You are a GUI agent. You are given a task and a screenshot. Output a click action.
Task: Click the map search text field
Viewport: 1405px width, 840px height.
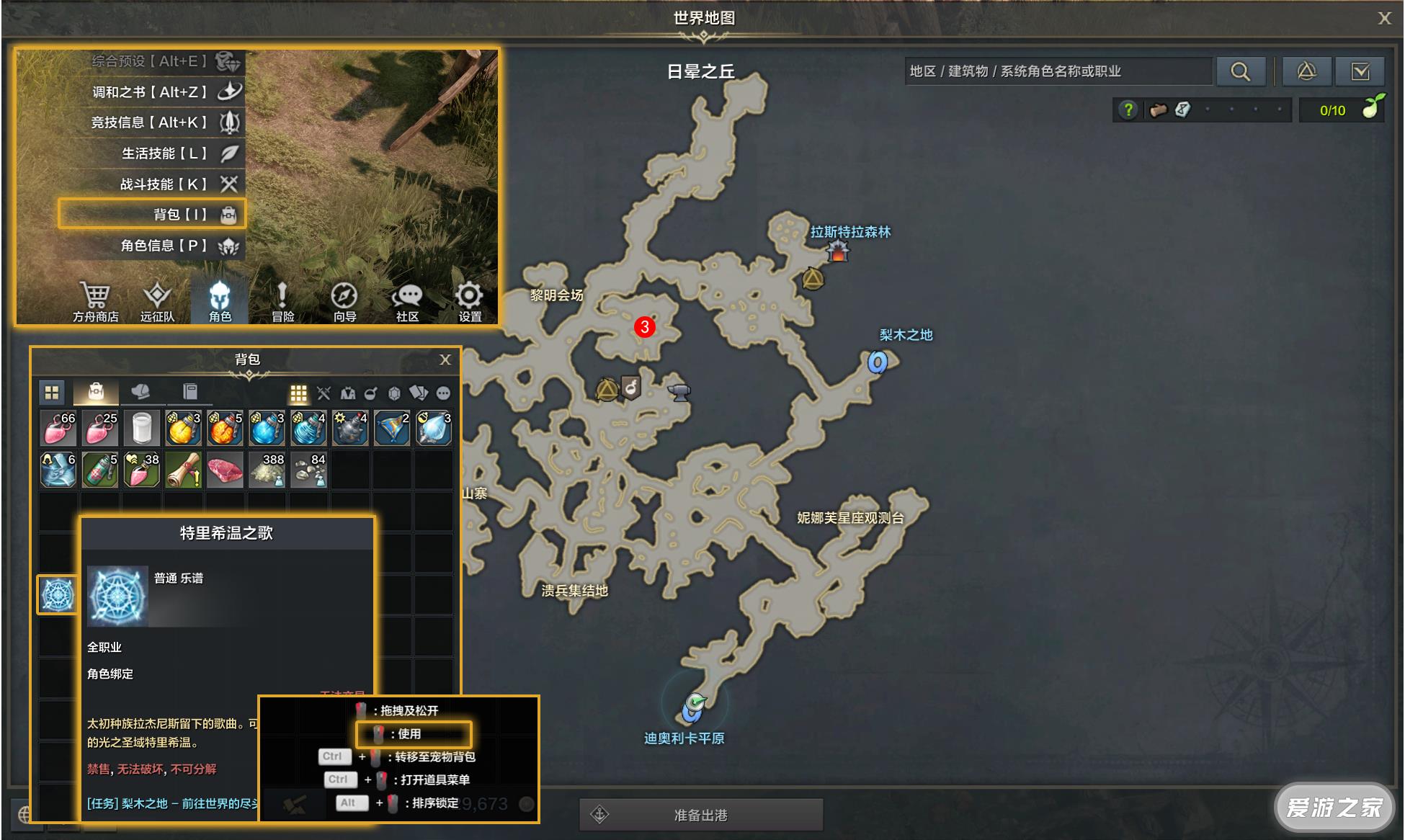coord(1058,71)
